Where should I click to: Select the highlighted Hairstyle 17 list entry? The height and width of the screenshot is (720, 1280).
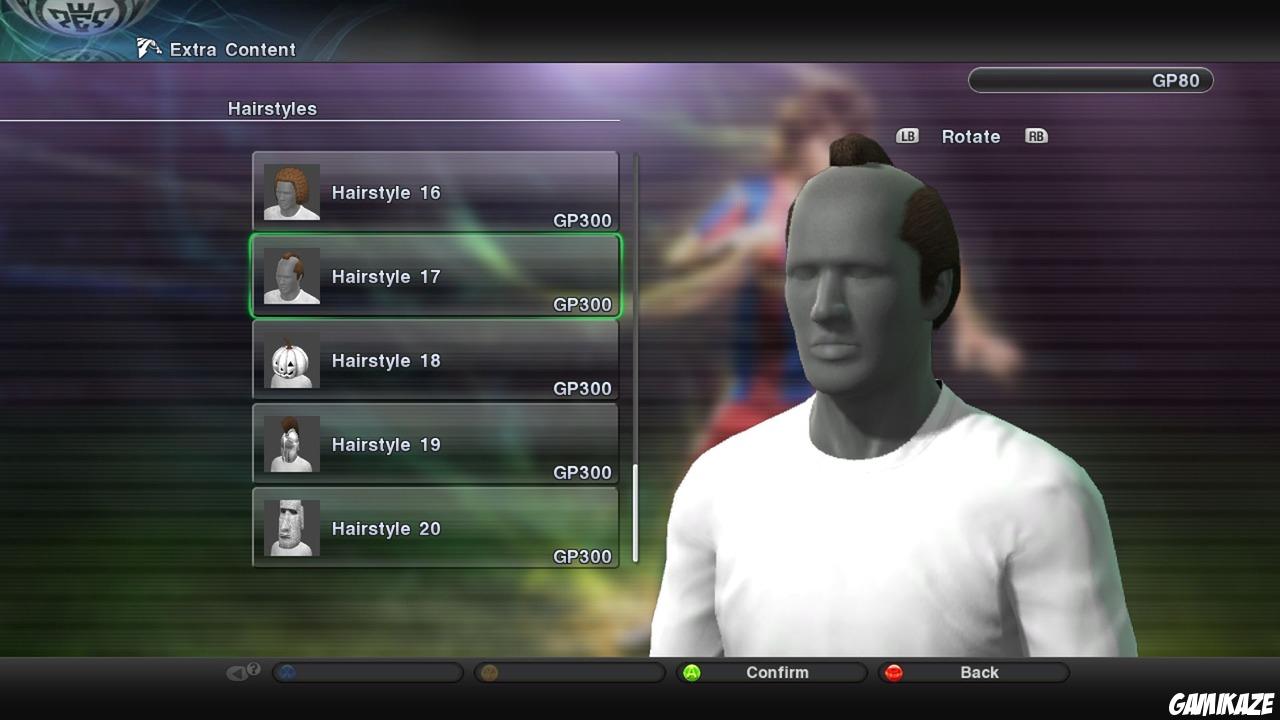[x=435, y=276]
